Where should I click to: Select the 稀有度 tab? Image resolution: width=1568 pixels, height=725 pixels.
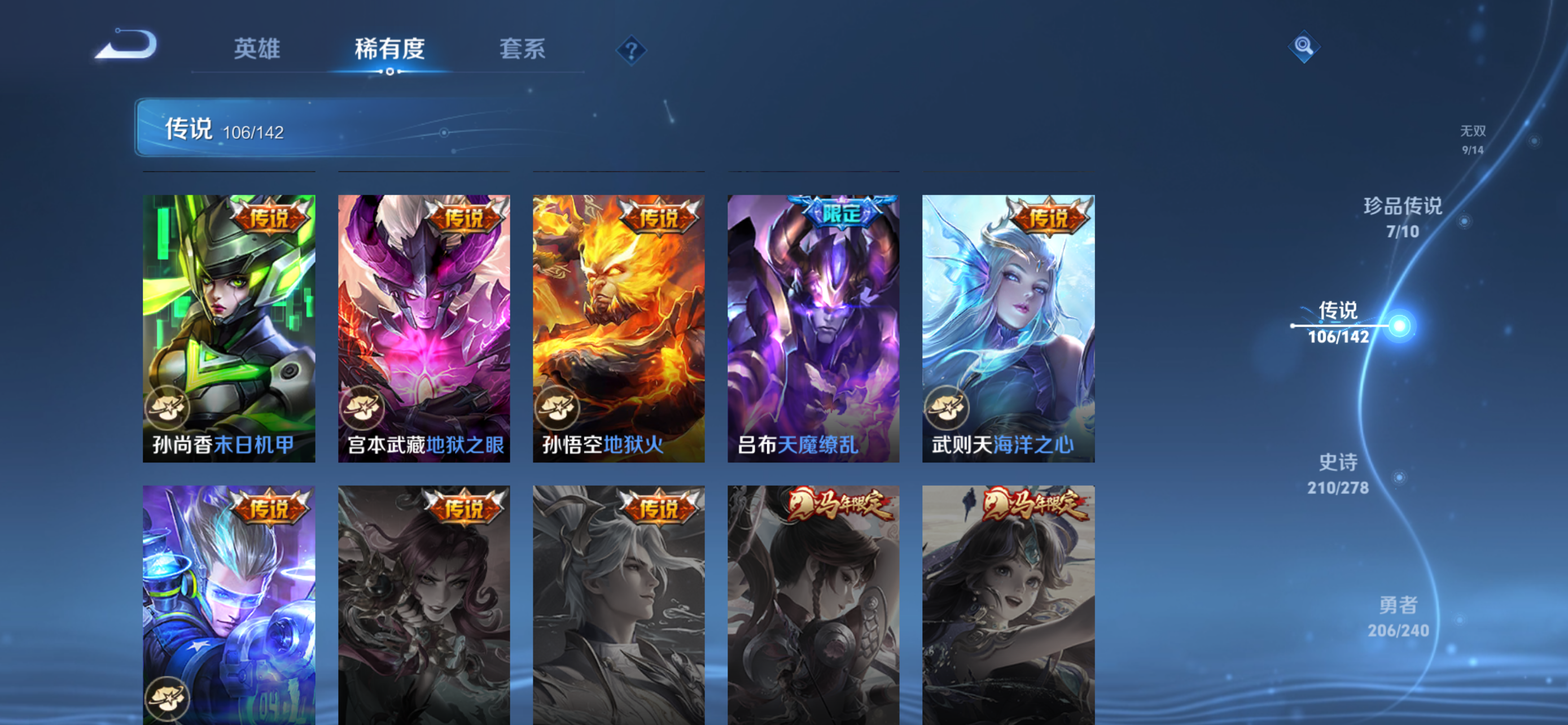coord(389,50)
